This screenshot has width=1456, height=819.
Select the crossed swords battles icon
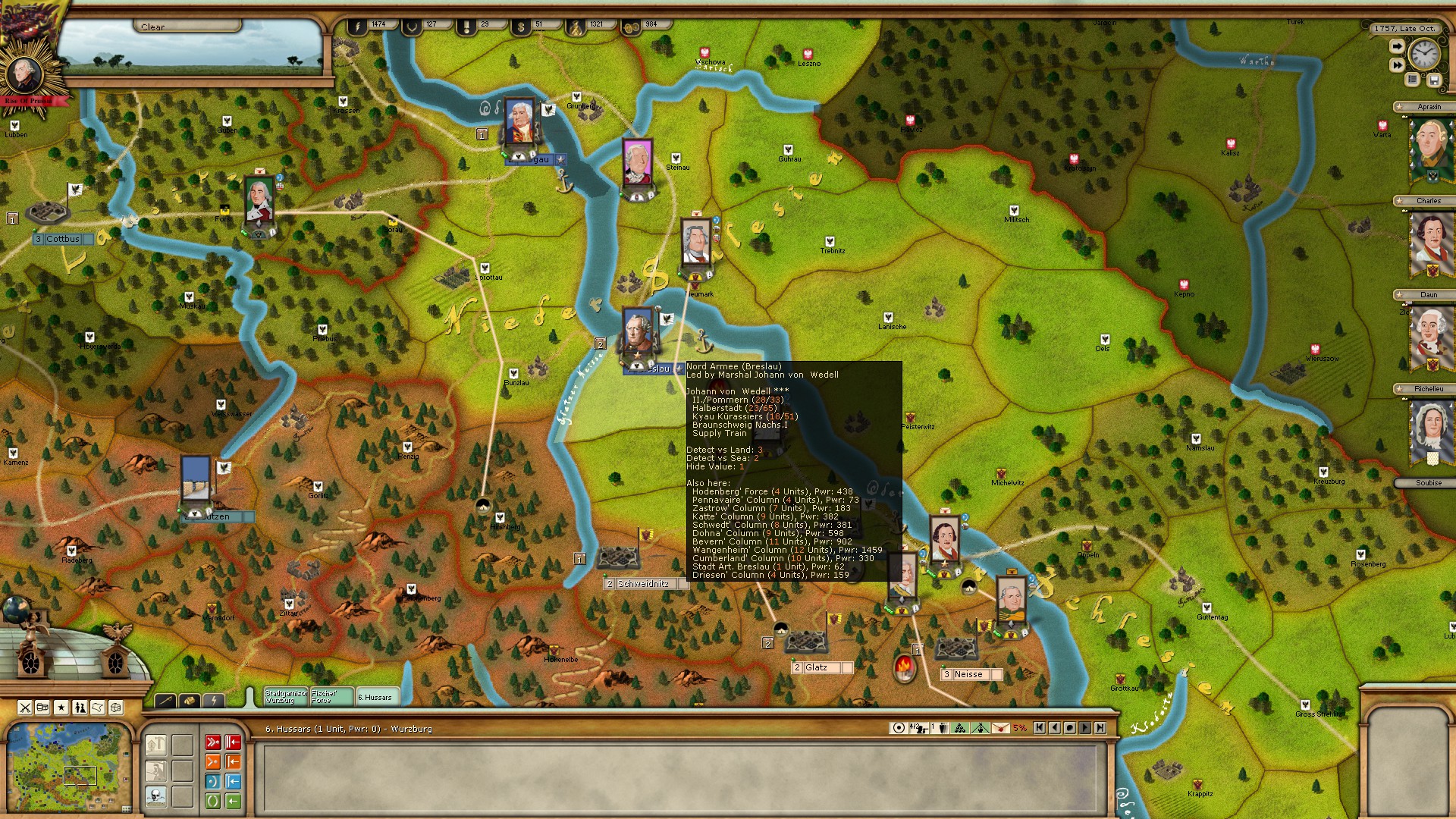point(26,707)
